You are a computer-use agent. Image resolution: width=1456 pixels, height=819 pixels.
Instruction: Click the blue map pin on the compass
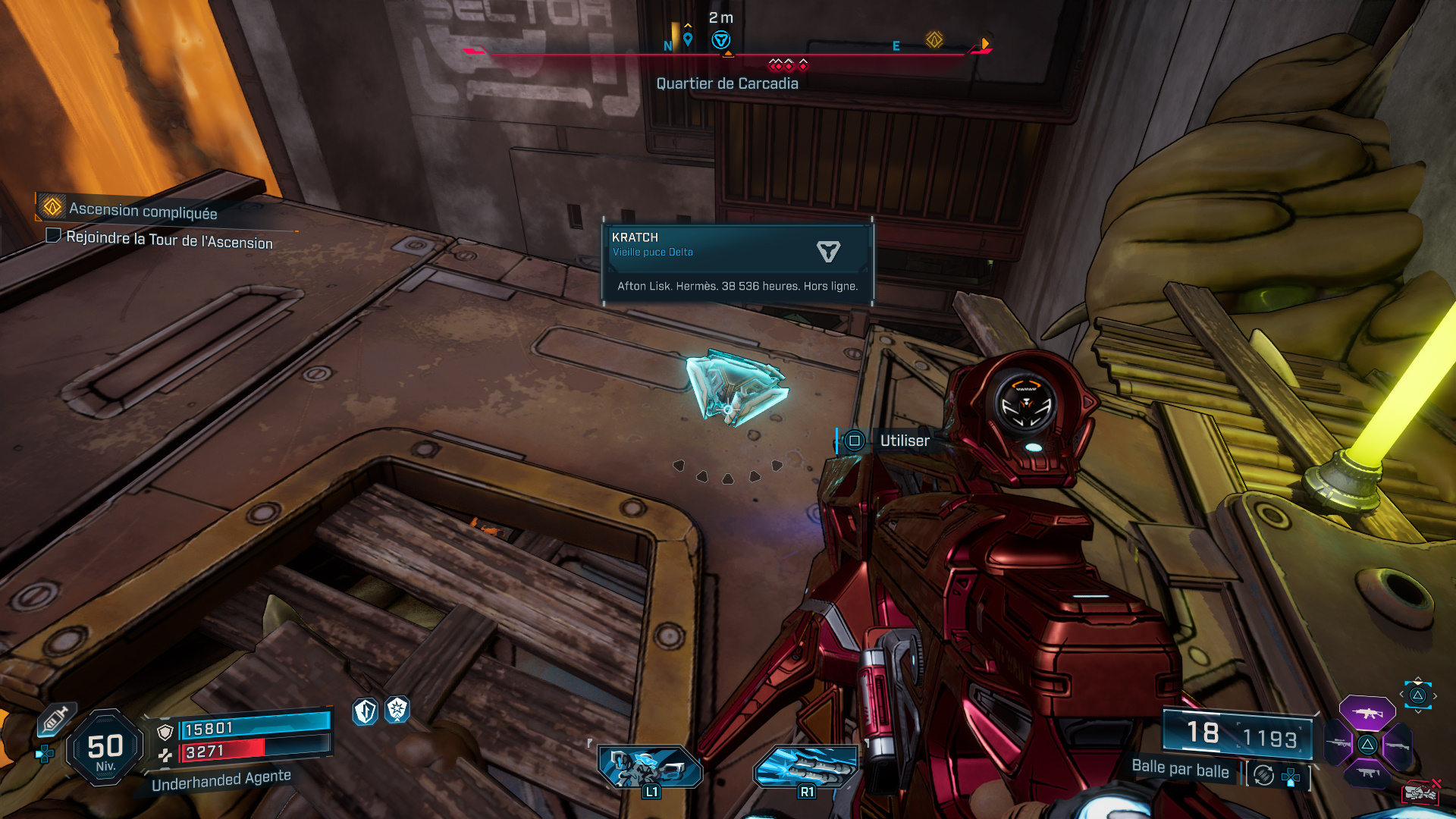tap(688, 39)
